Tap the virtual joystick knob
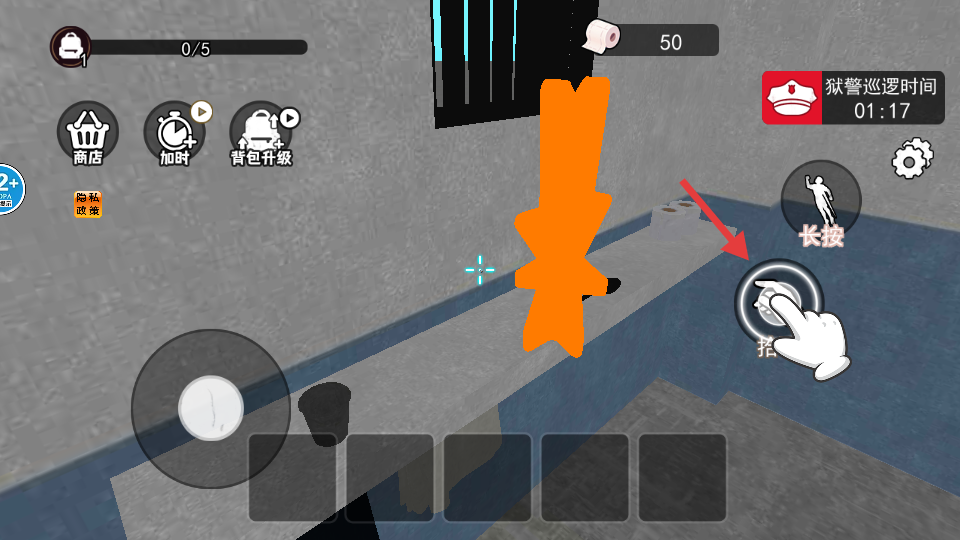The image size is (960, 540). [210, 408]
